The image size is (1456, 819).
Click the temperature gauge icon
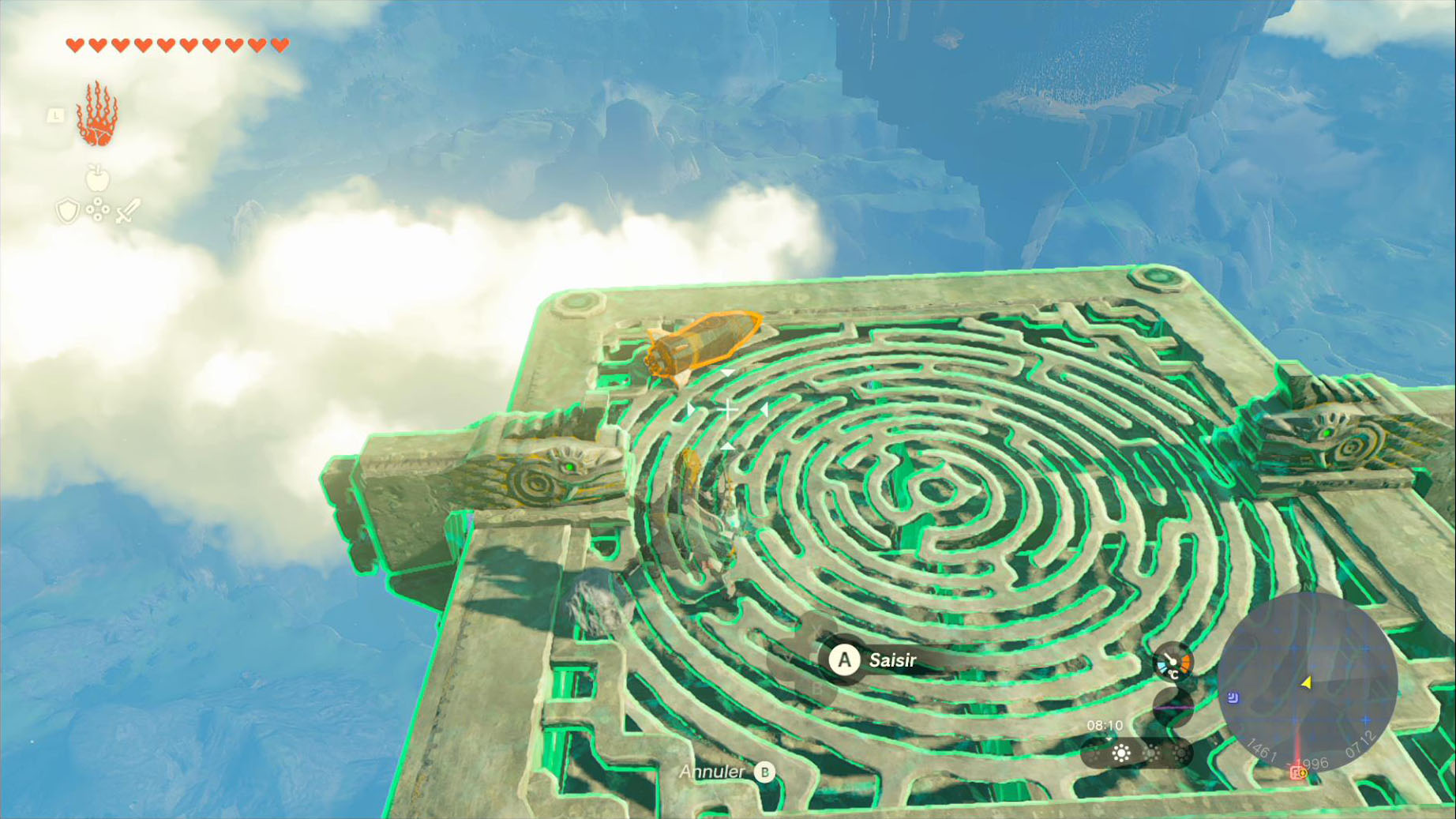click(1172, 663)
